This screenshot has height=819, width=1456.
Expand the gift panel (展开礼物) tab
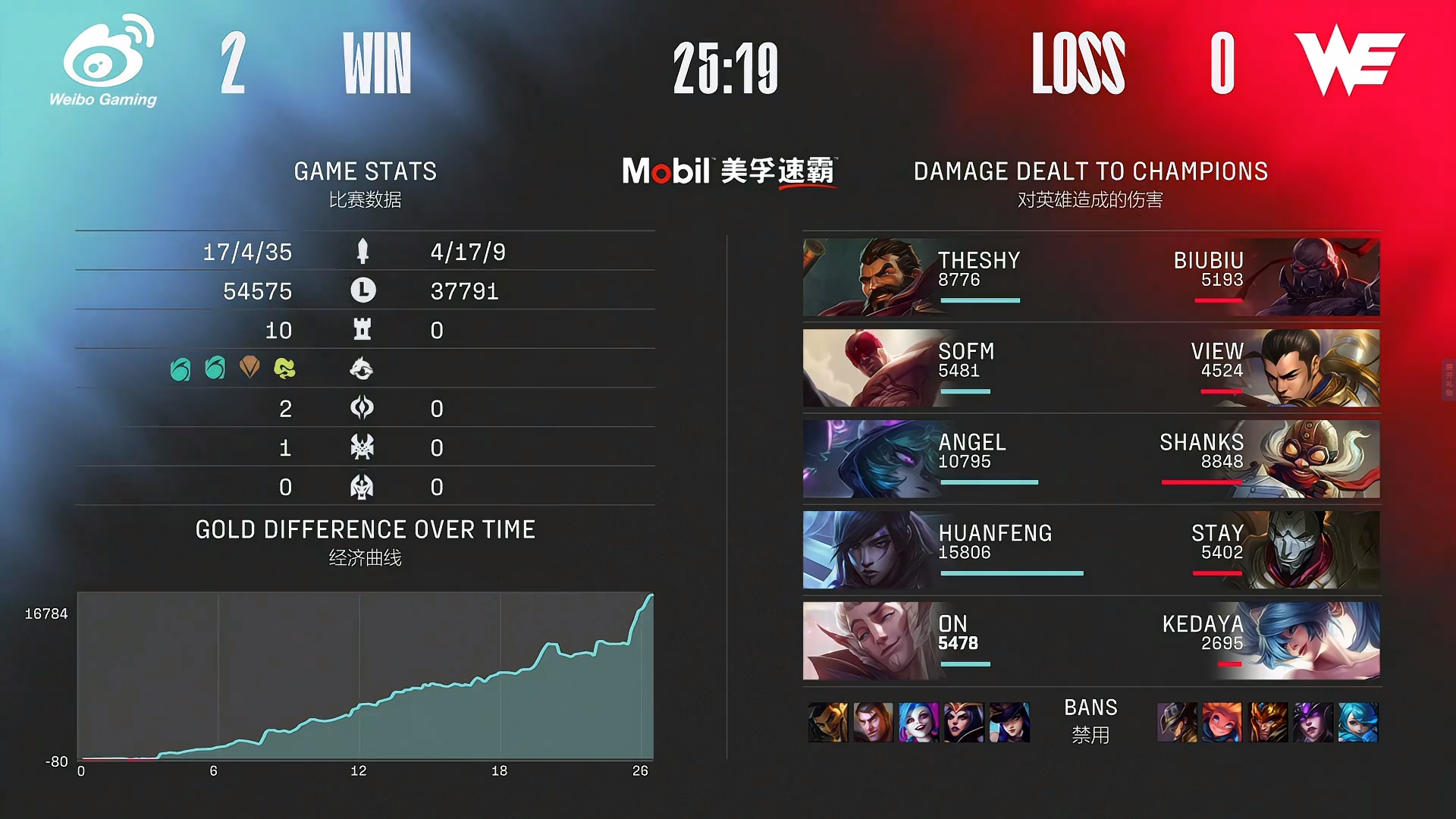(x=1448, y=380)
